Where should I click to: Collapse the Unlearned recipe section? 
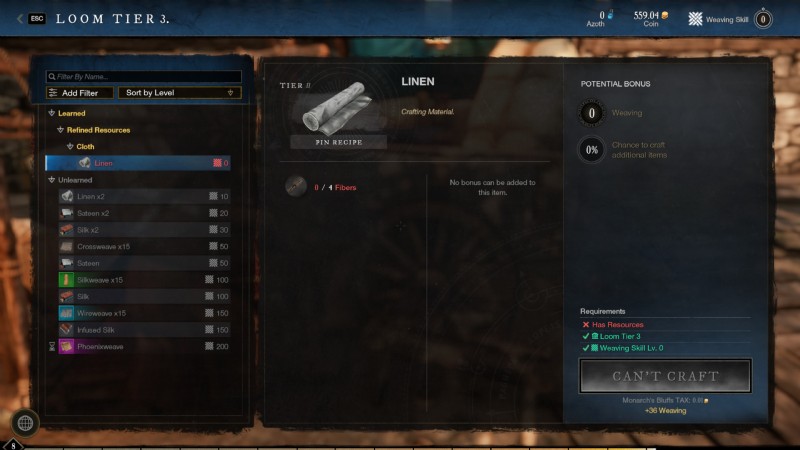[x=52, y=180]
